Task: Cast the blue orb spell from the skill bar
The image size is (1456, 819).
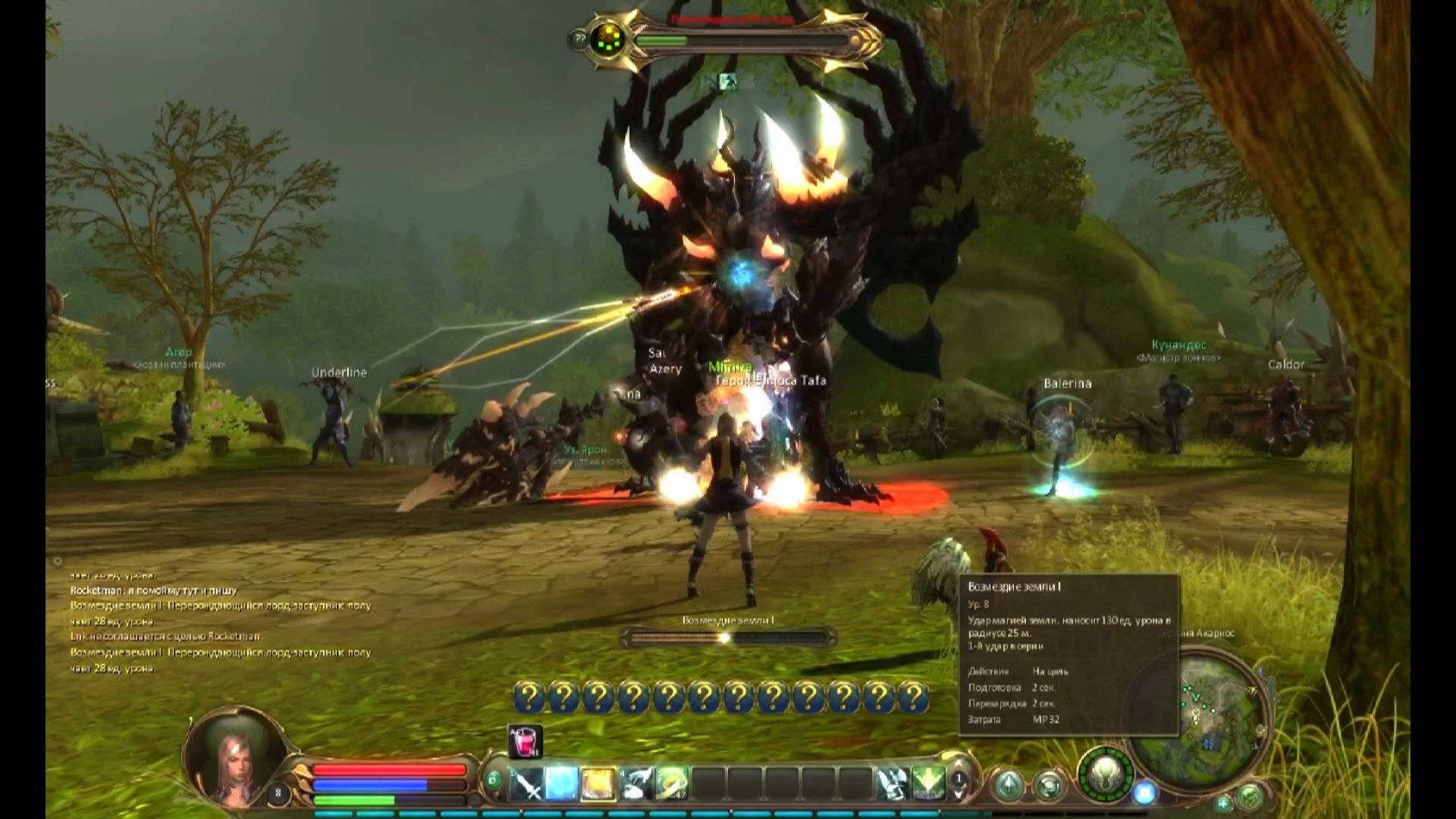Action: coord(563,782)
